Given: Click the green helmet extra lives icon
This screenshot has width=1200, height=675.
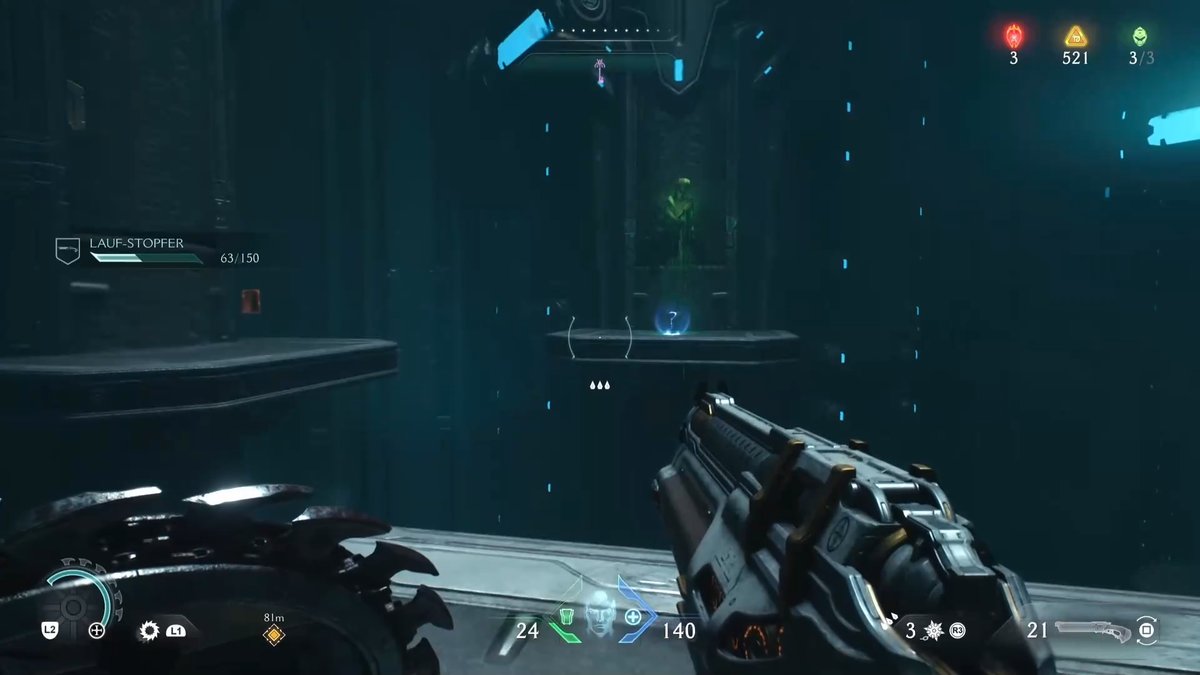Looking at the screenshot, I should coord(1140,37).
